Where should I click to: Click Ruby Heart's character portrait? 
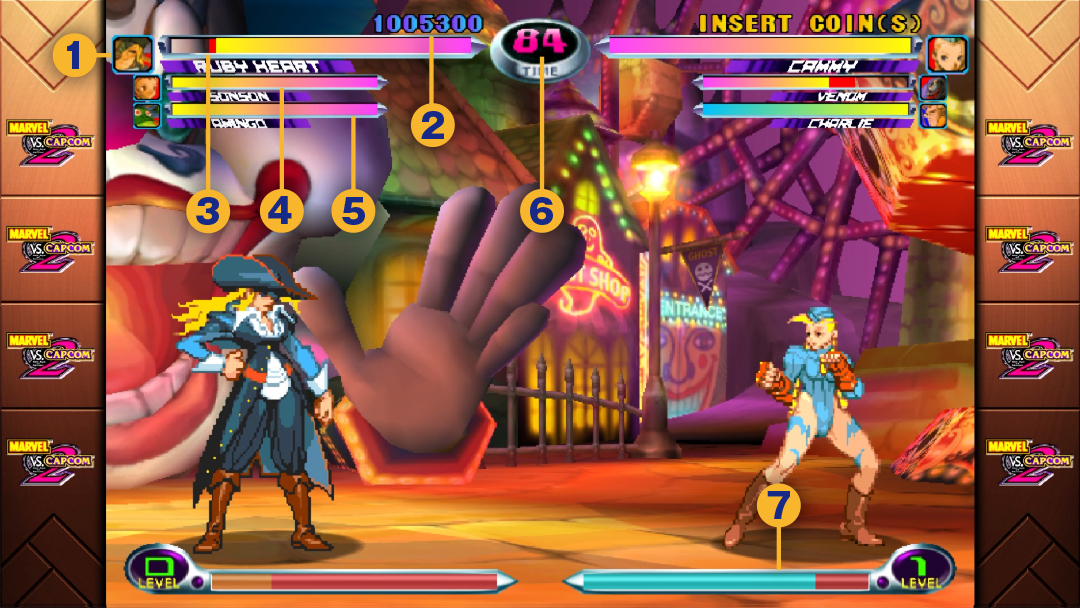[133, 54]
